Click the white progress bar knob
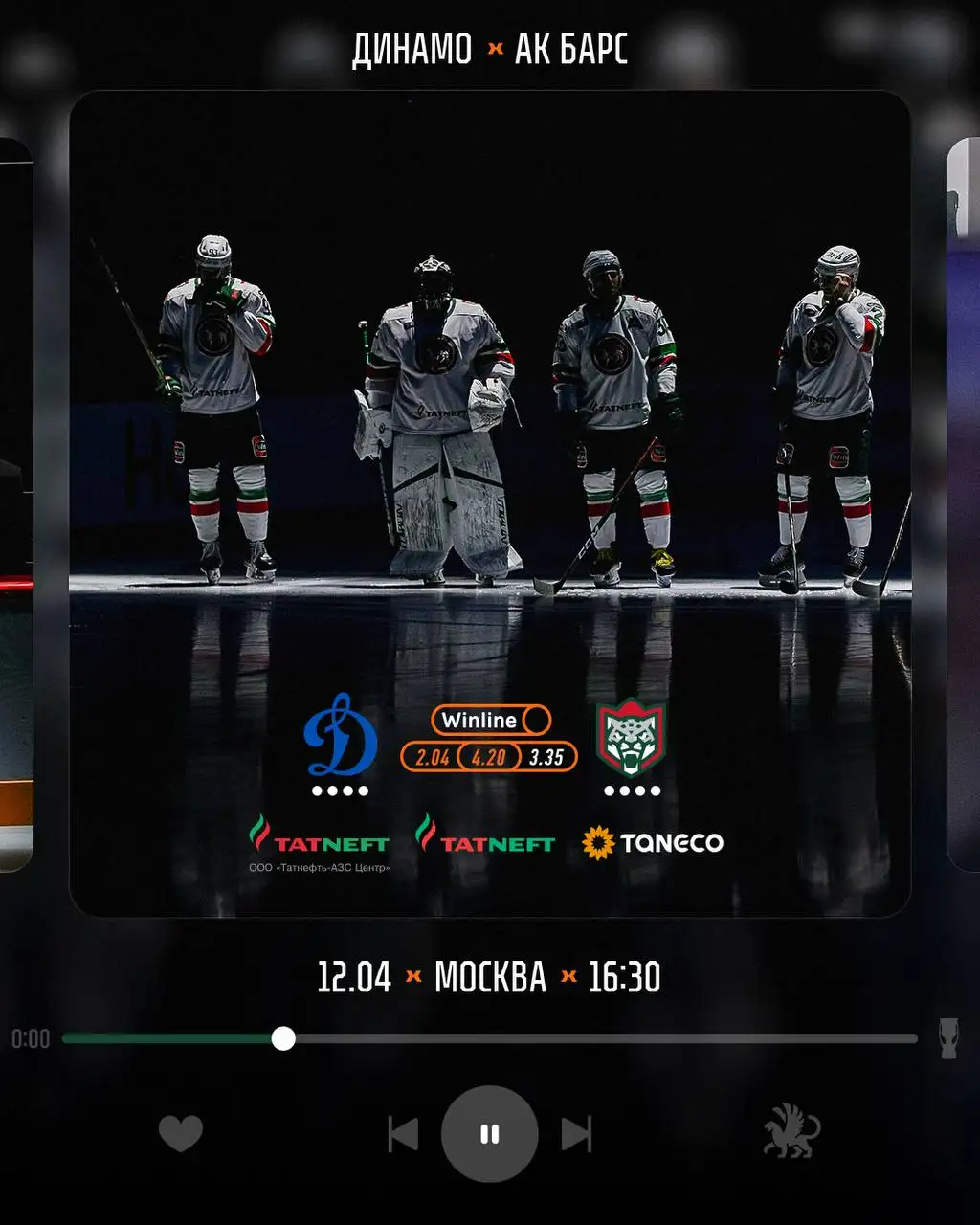The height and width of the screenshot is (1225, 980). [x=283, y=1038]
